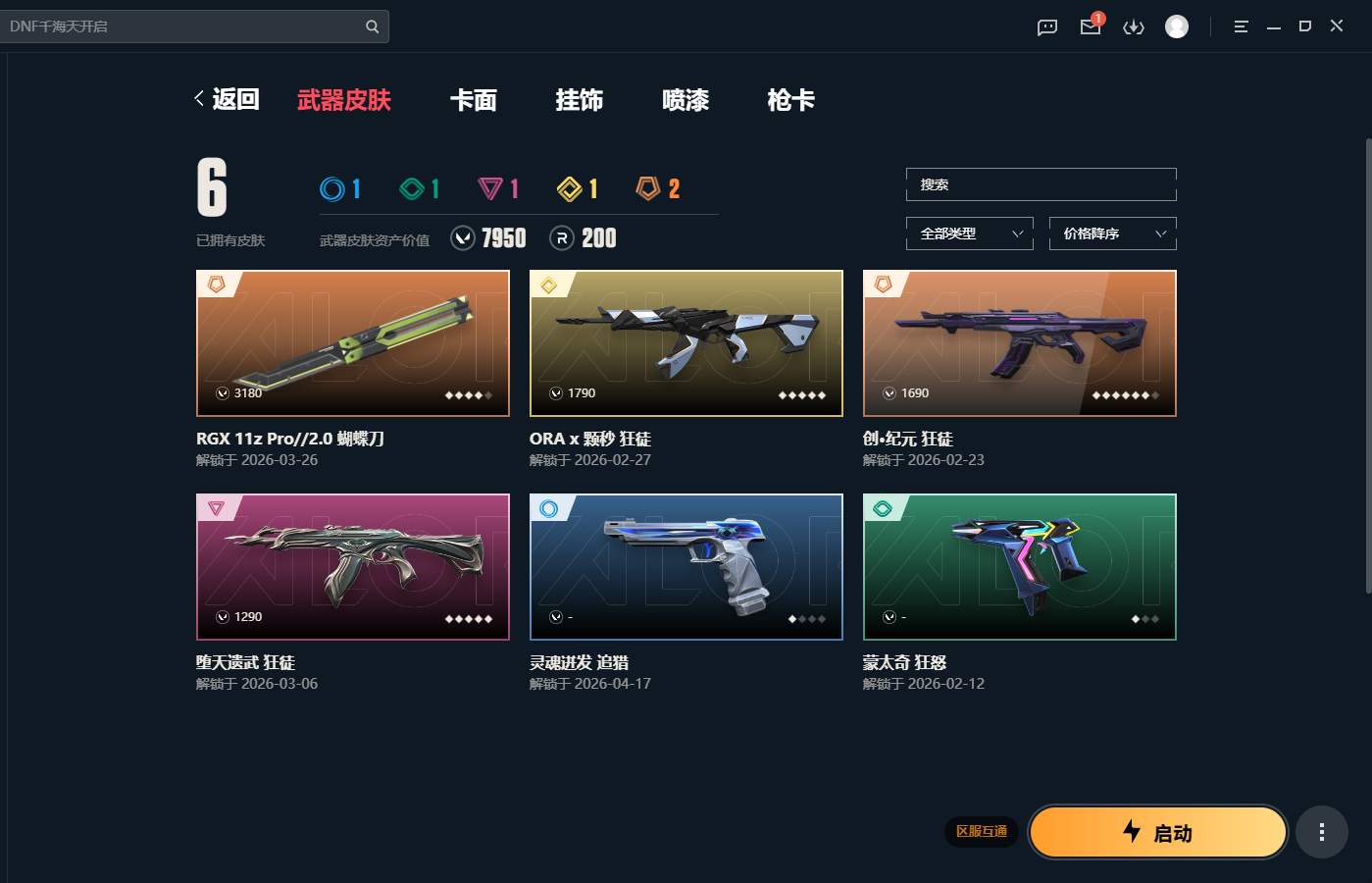Click the skin 搜索 input field
The image size is (1372, 883).
click(1041, 184)
